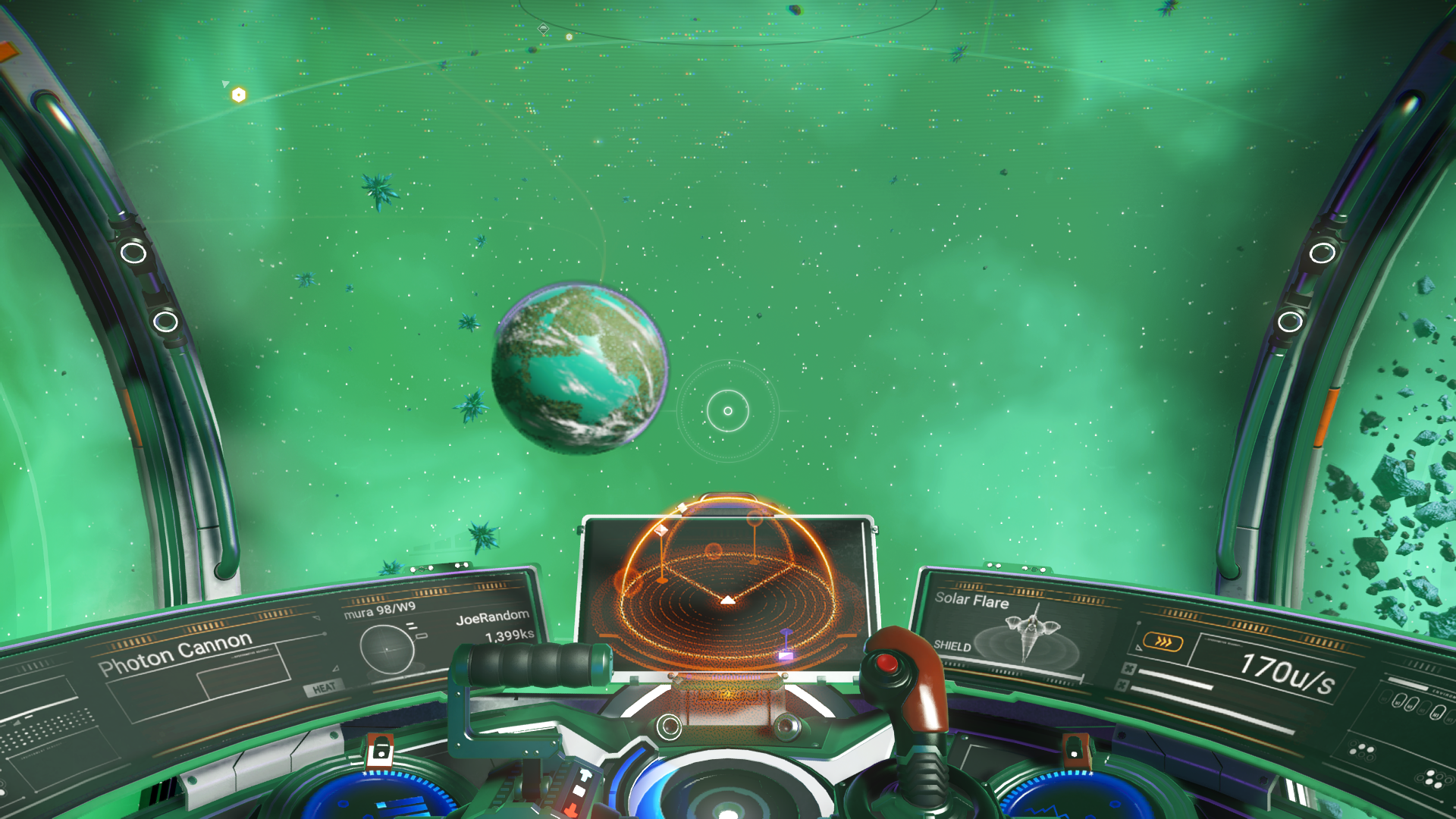Select the orange boost chevrons icon

pos(1164,641)
